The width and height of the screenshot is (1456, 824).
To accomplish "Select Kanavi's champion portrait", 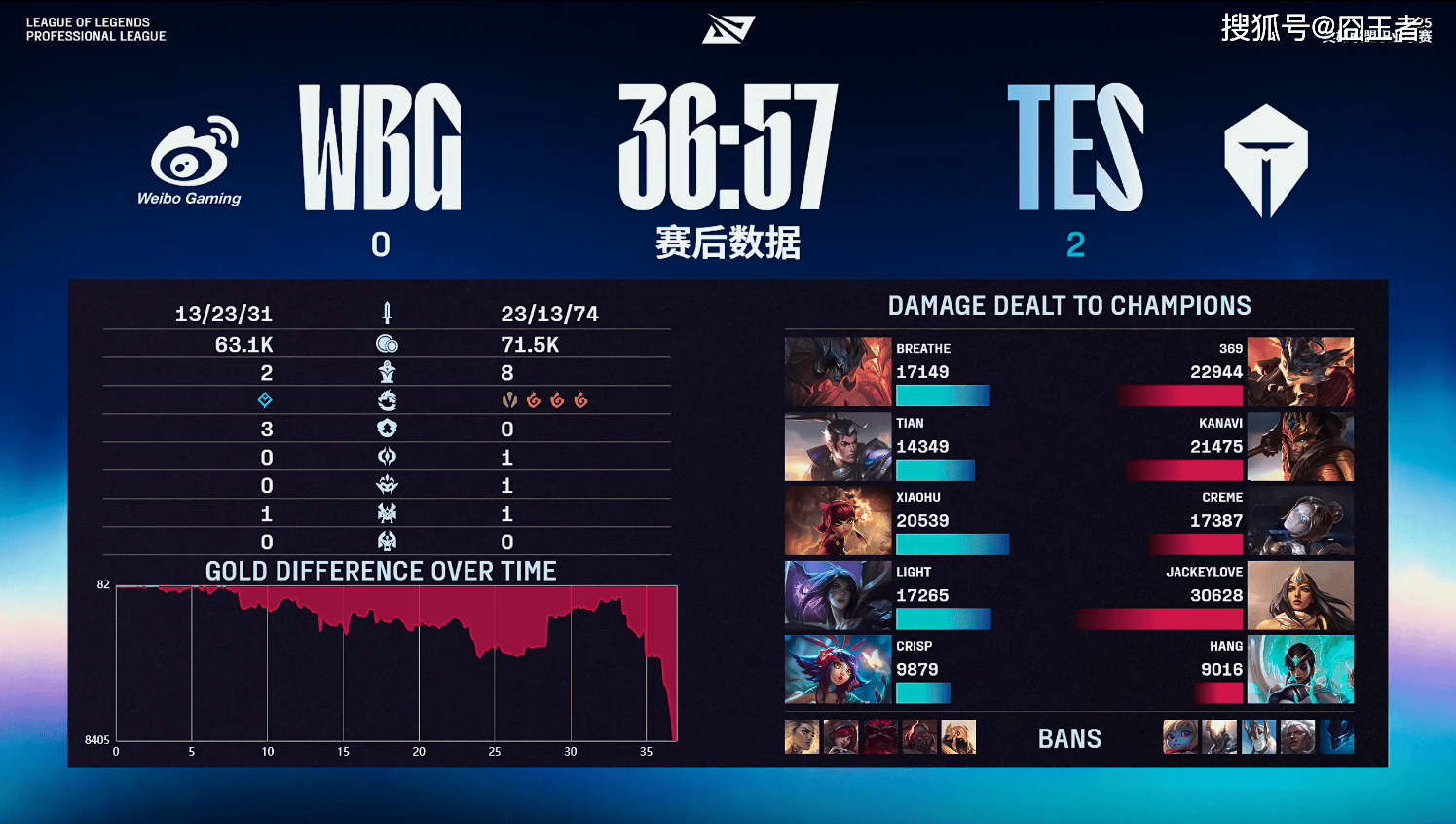I will point(1300,446).
